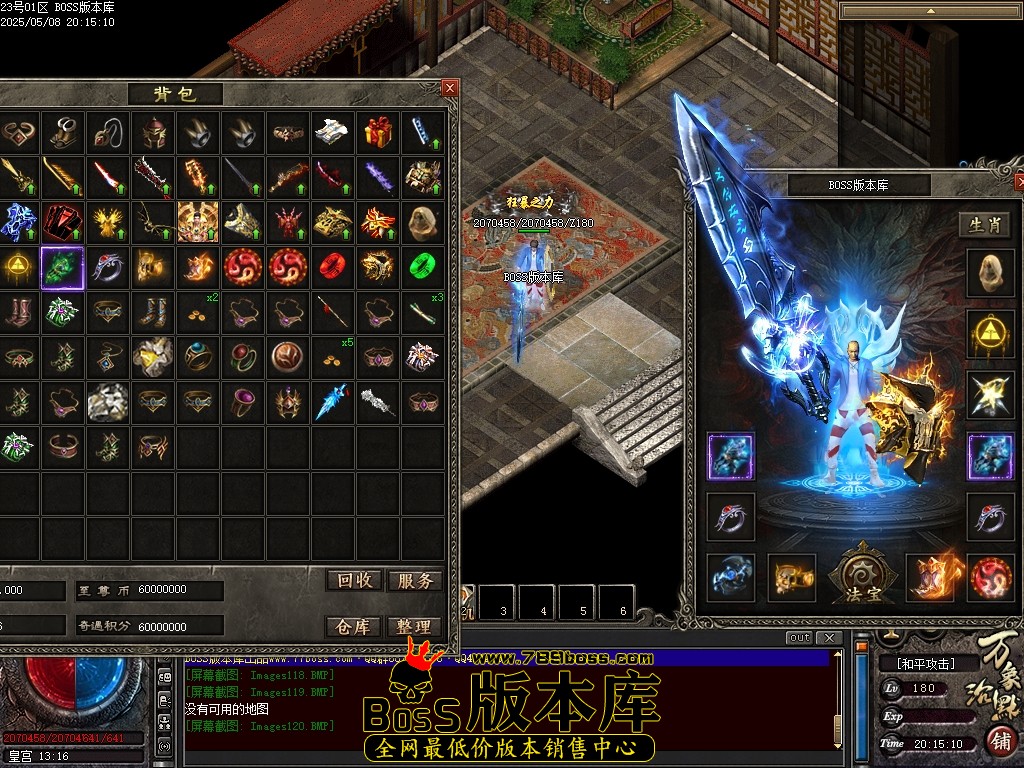Select the coin stack marked x5
1024x768 pixels.
pos(332,356)
